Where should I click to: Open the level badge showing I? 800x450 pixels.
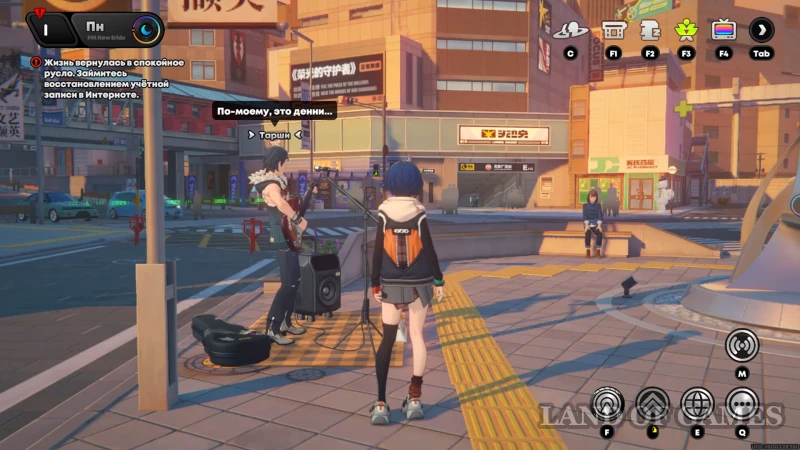tap(46, 29)
